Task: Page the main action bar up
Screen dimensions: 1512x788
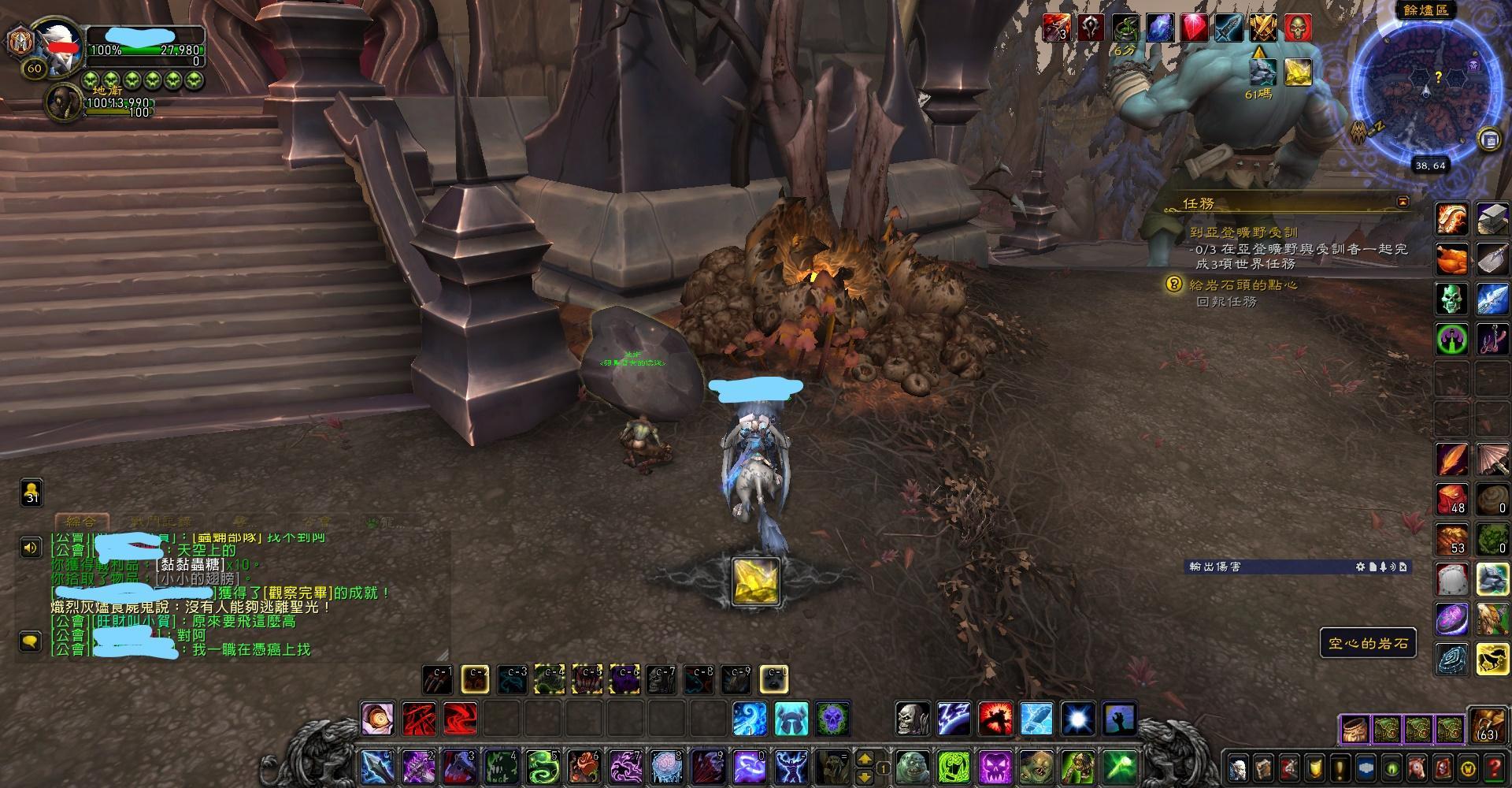Action: click(864, 758)
